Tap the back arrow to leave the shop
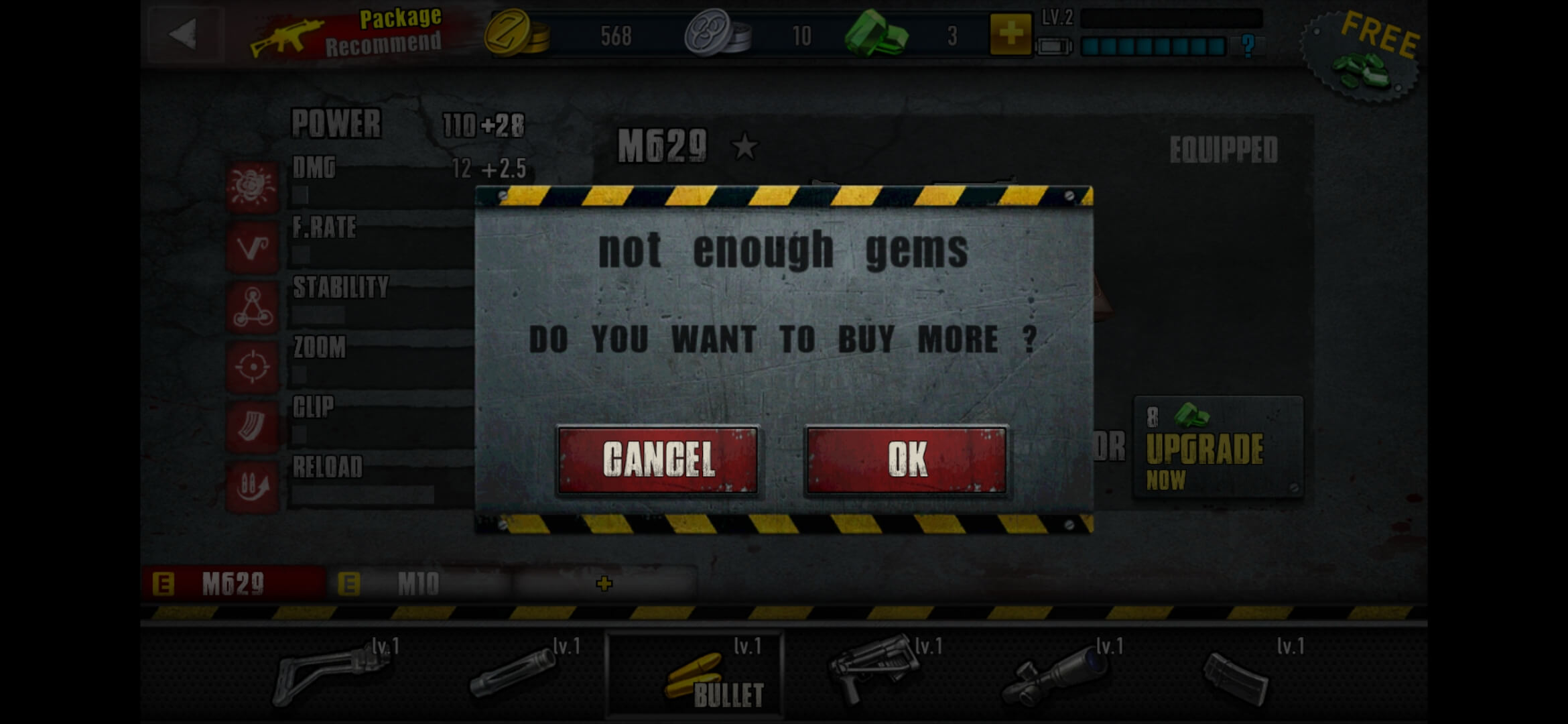Image resolution: width=1568 pixels, height=724 pixels. pyautogui.click(x=186, y=33)
